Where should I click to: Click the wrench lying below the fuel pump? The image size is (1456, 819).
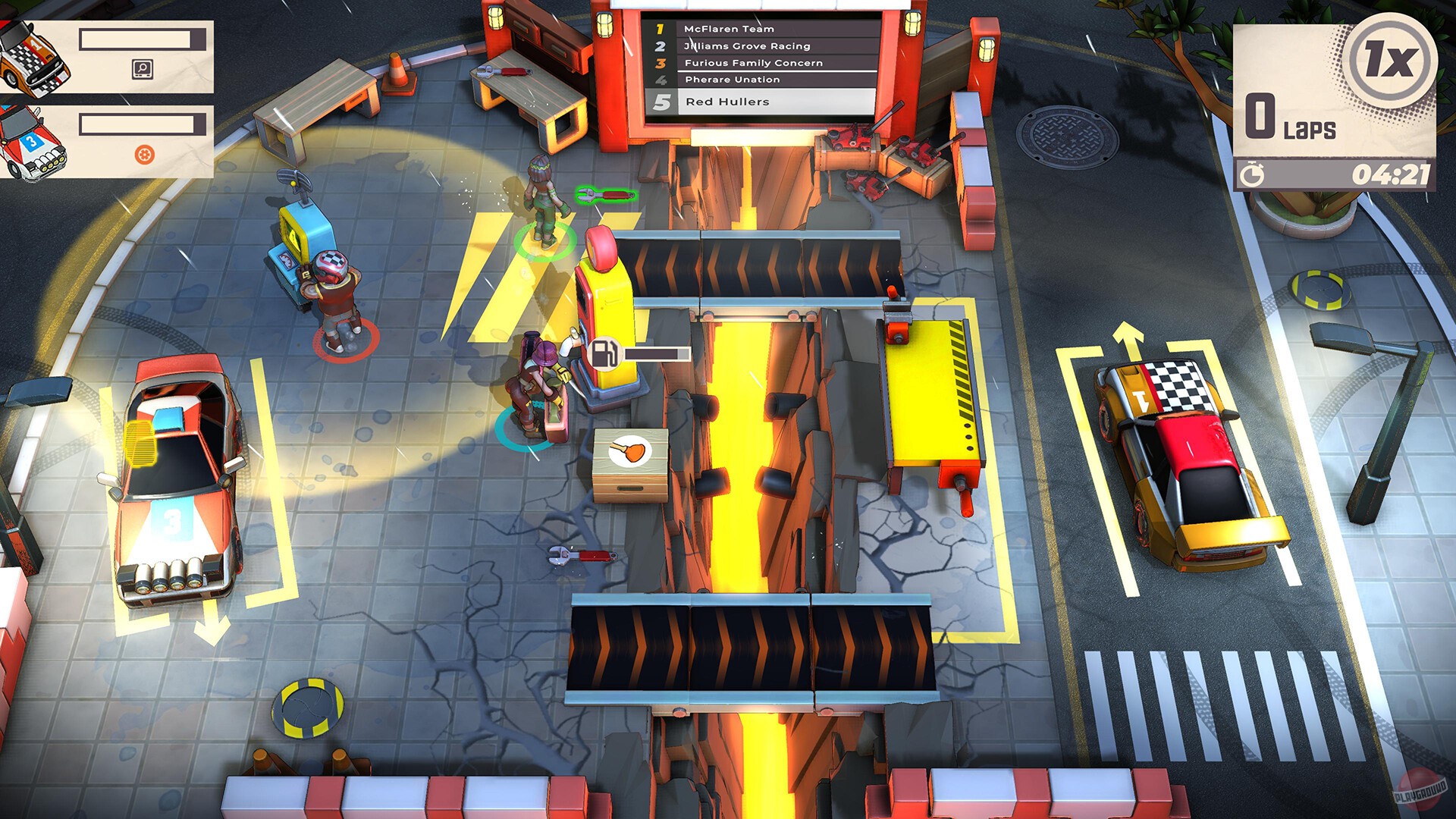click(x=581, y=554)
